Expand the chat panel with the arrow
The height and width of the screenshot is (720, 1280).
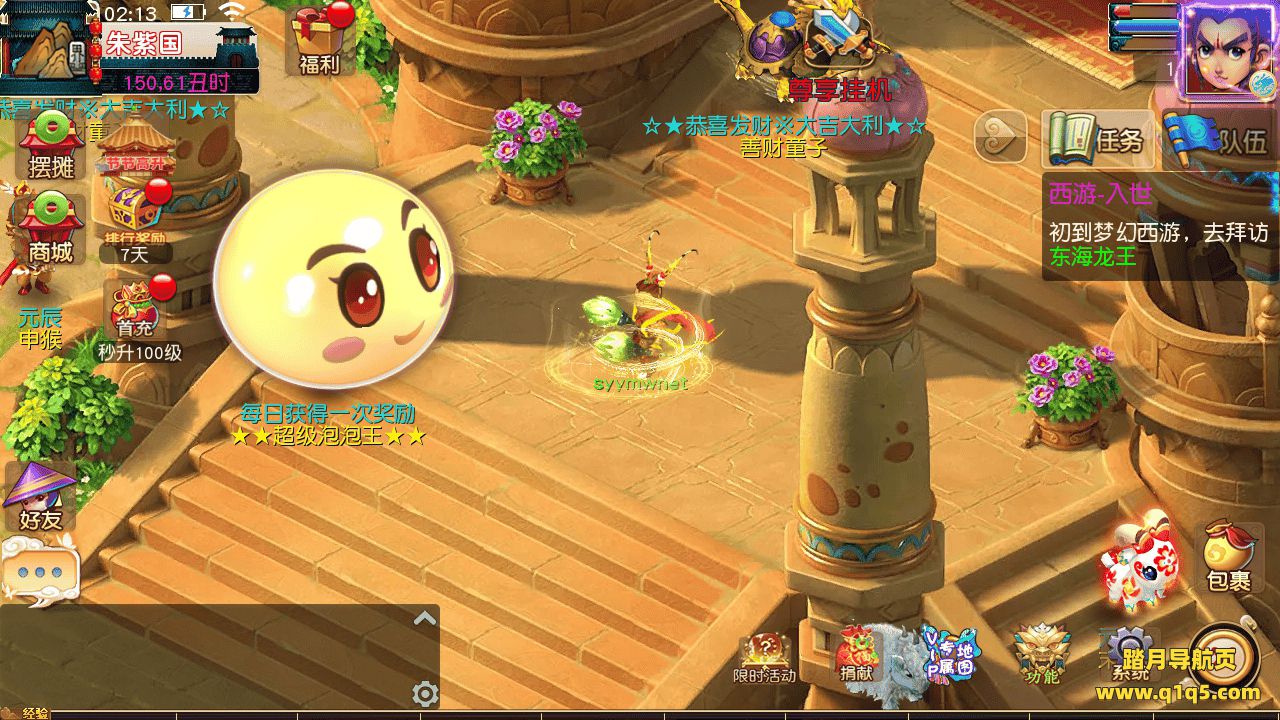425,618
